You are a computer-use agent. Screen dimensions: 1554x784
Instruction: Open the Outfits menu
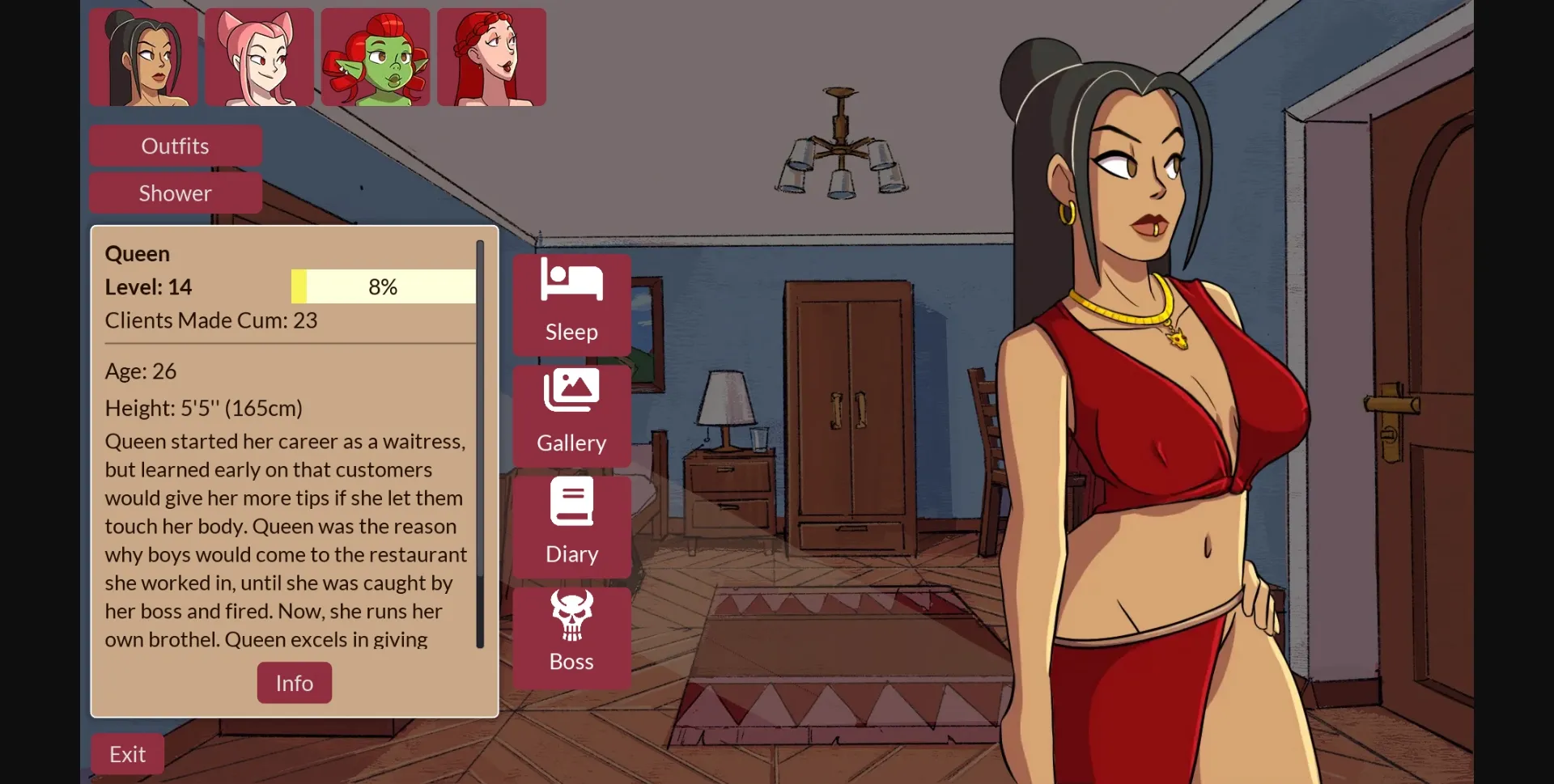point(175,146)
